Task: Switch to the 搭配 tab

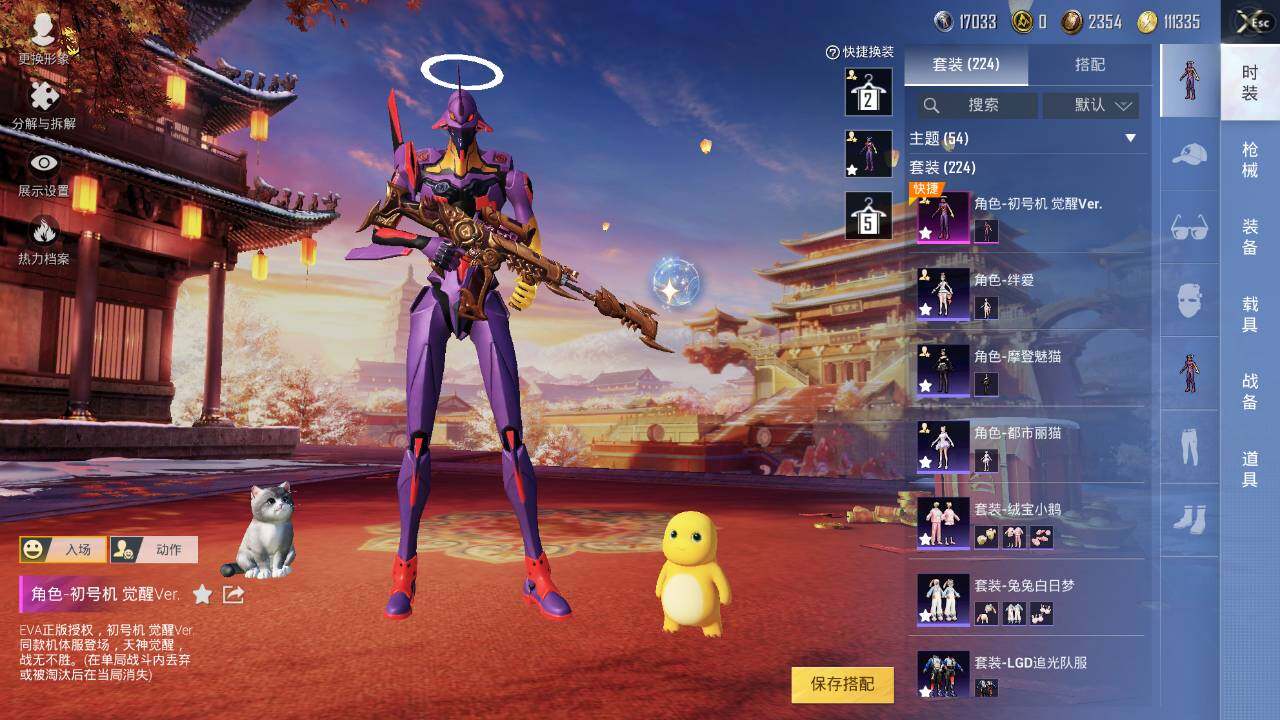Action: 1089,65
